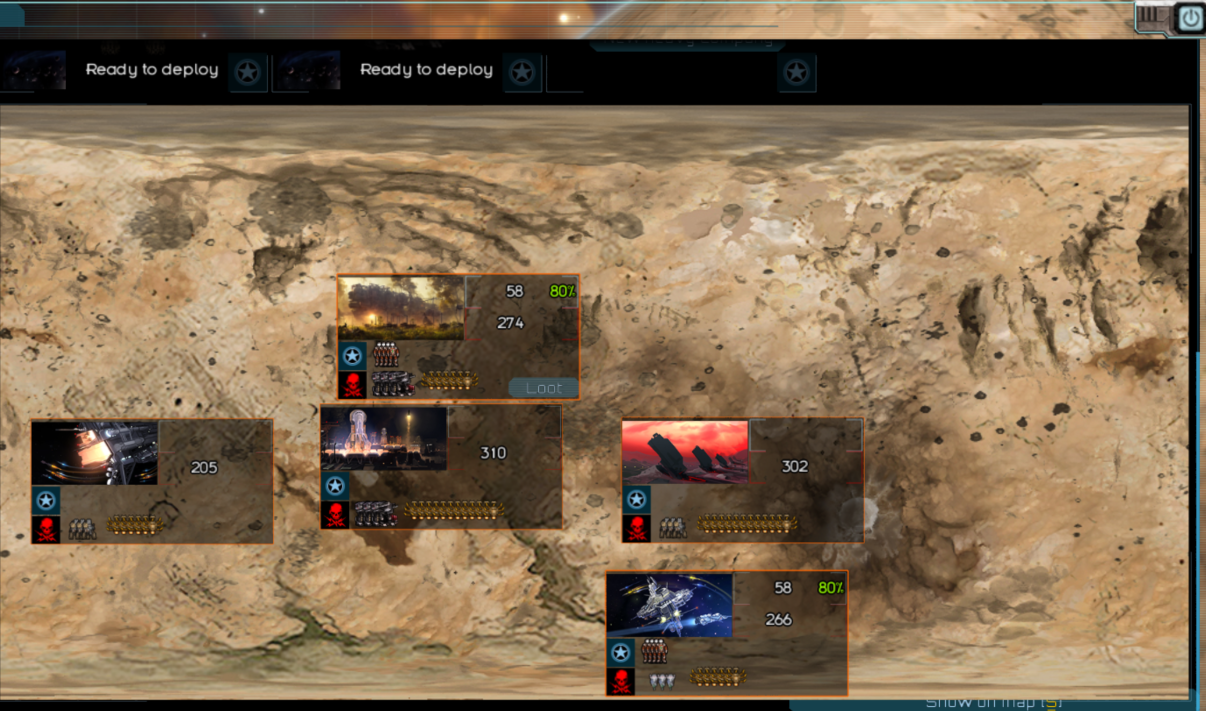Click the red skull icon on tower city sector
The image size is (1206, 711).
coord(335,516)
